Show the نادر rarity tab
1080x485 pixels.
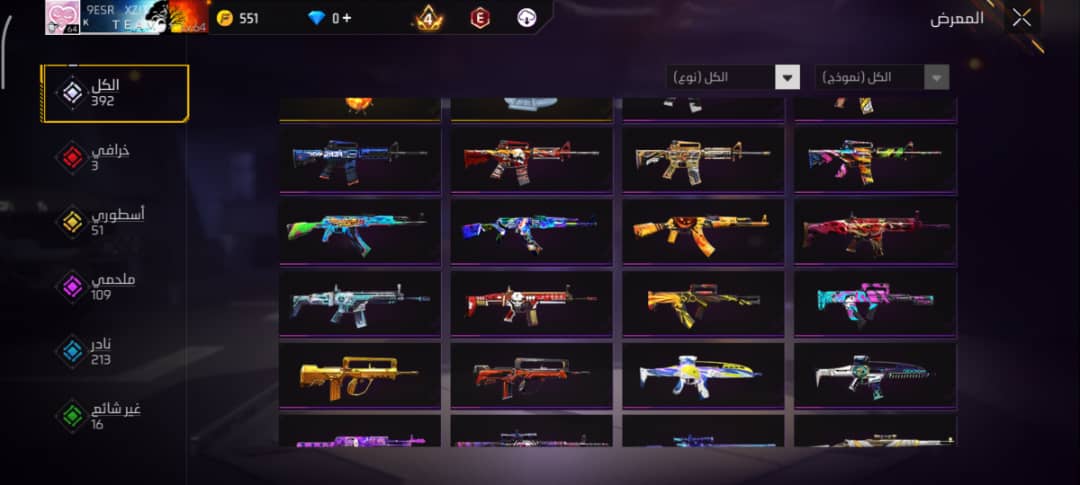tap(100, 351)
